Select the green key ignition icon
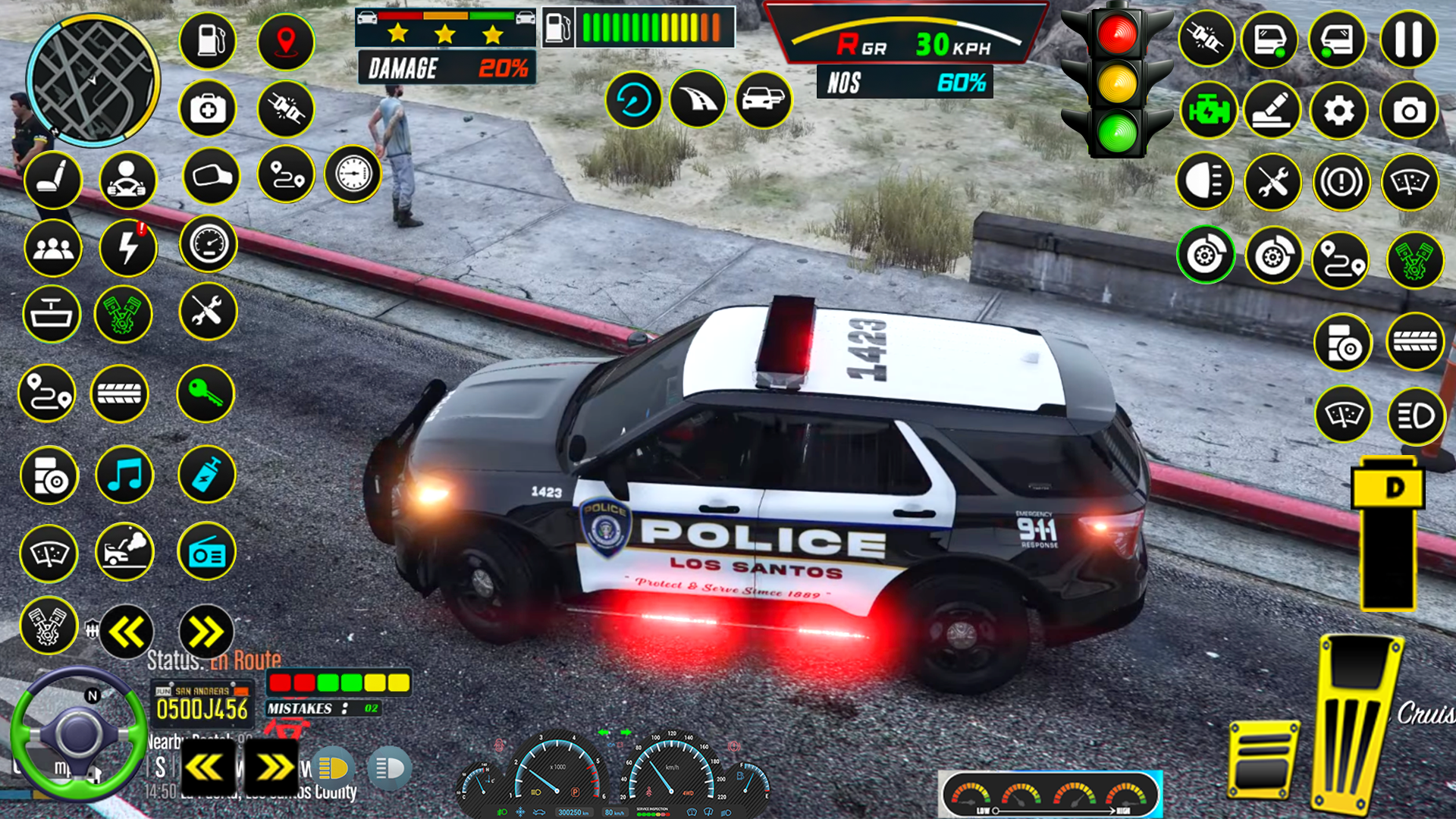Screen dimensions: 1456x819 pos(207,394)
